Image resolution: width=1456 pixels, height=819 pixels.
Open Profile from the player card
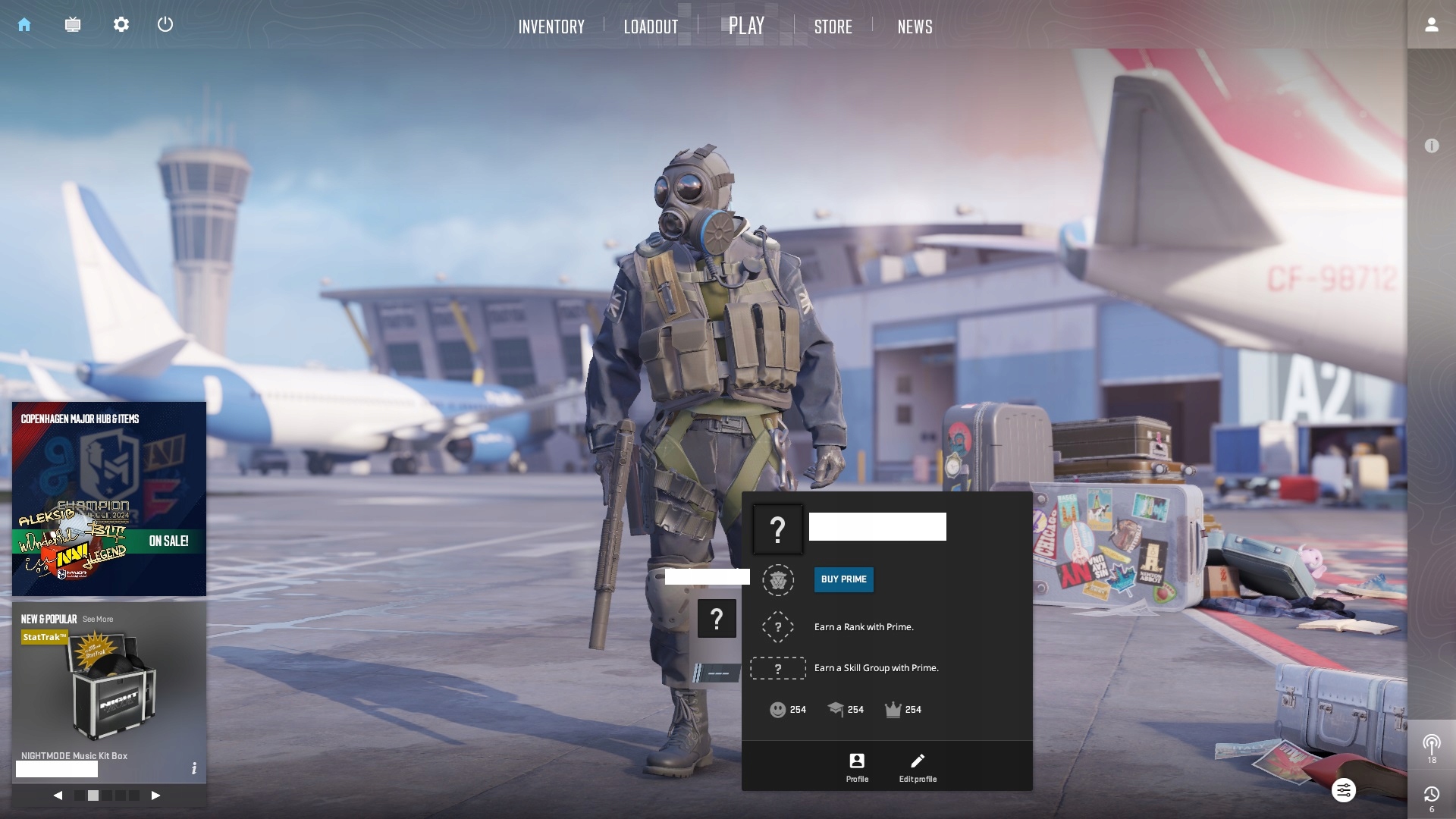(x=857, y=767)
